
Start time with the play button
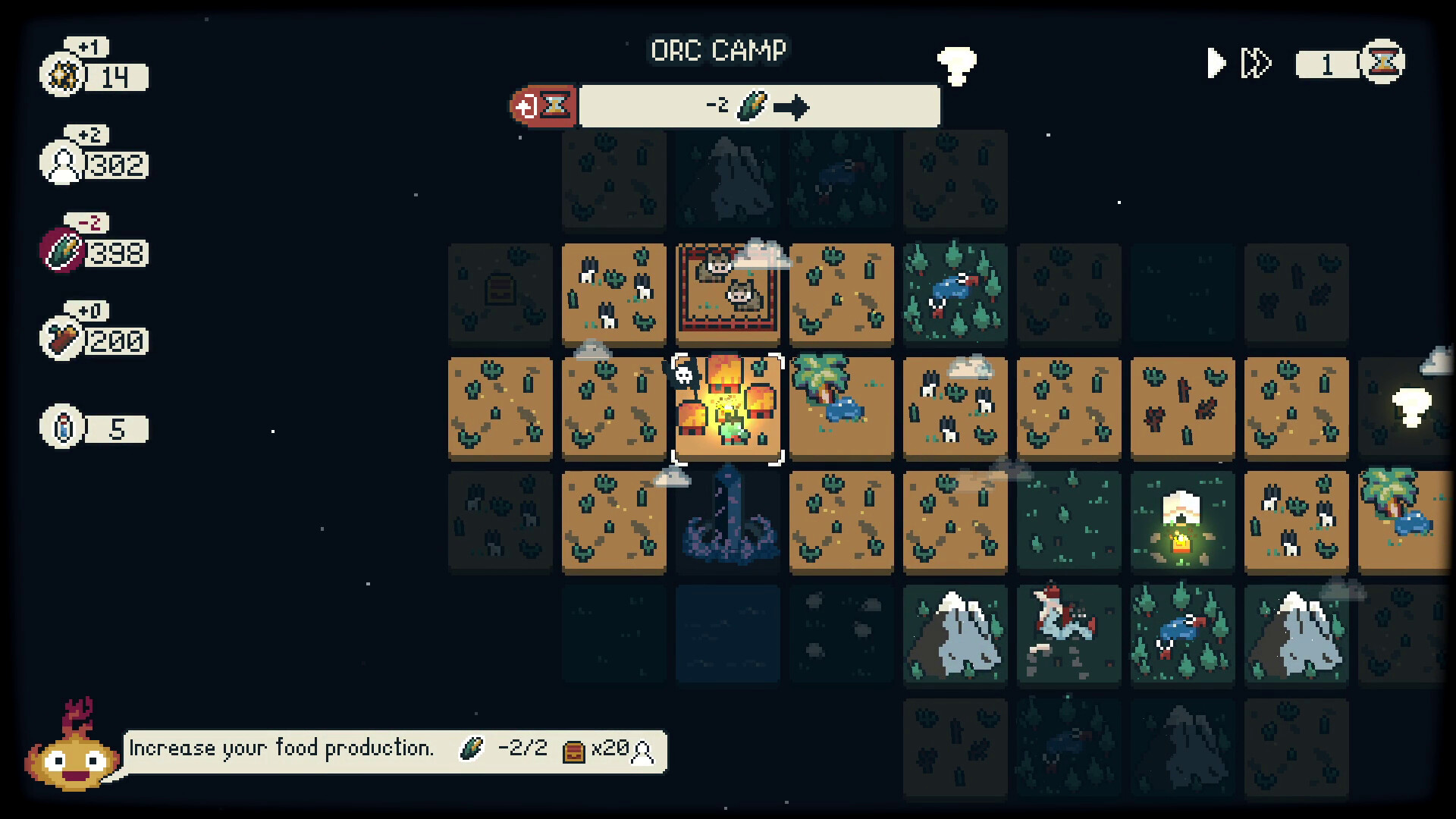click(1216, 63)
